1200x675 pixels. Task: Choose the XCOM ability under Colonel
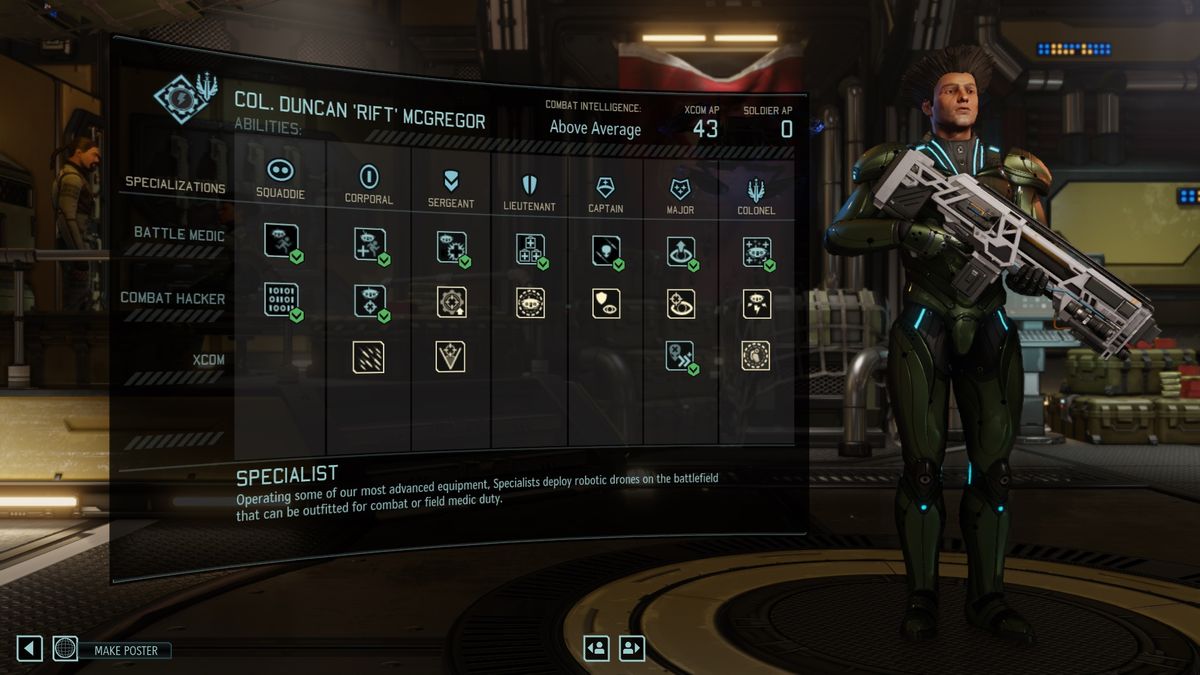756,356
